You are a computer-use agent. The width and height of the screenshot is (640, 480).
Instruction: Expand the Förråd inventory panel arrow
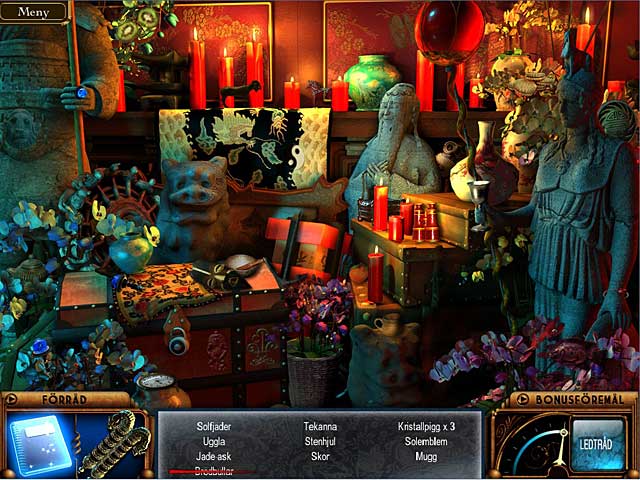[11, 400]
